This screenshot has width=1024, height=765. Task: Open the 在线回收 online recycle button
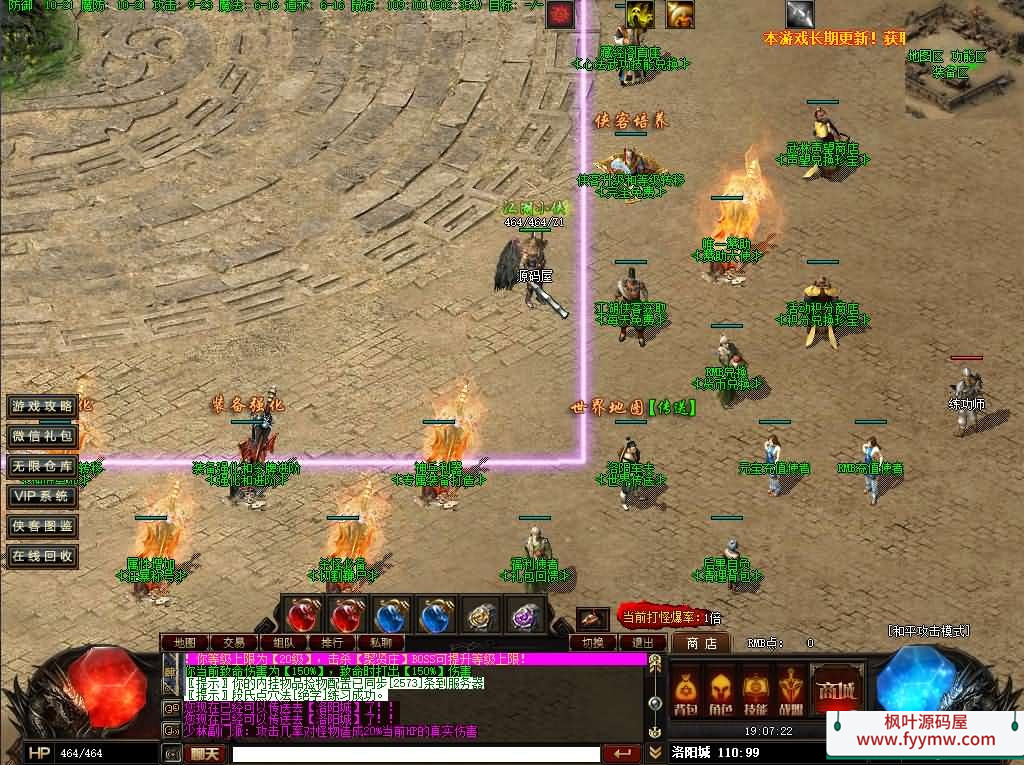point(42,556)
